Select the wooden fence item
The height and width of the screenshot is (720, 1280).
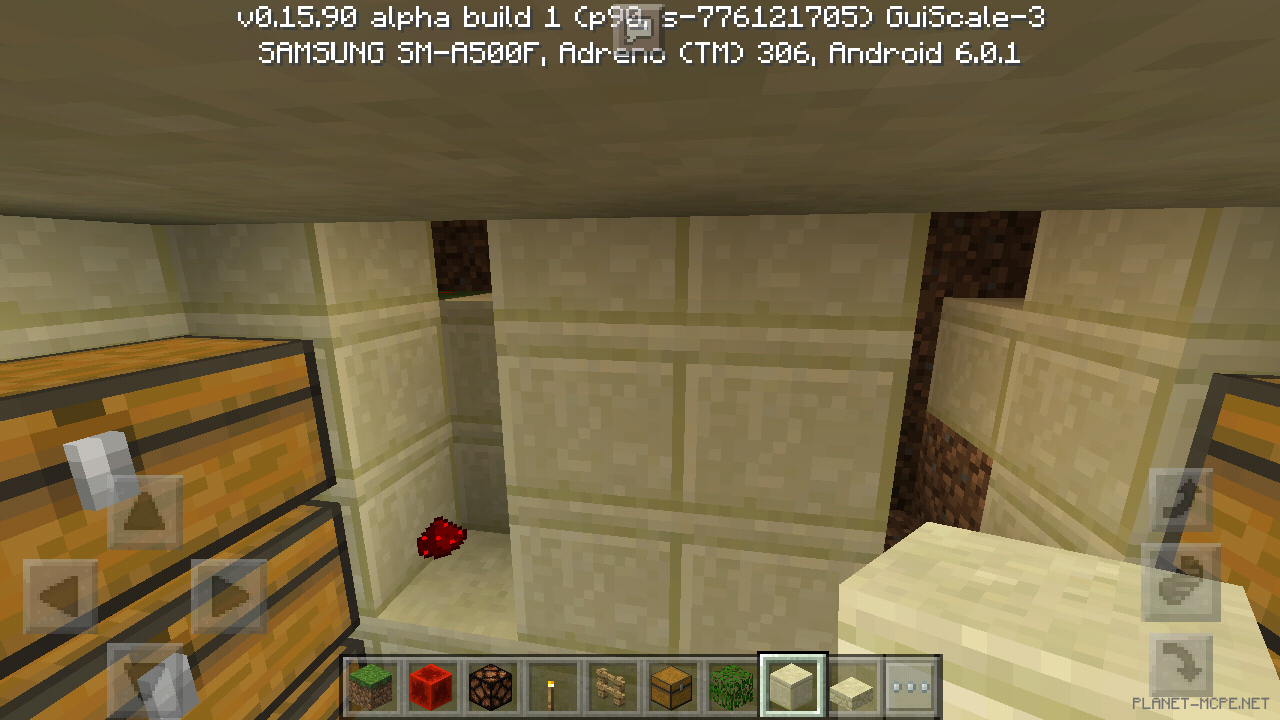[x=611, y=686]
